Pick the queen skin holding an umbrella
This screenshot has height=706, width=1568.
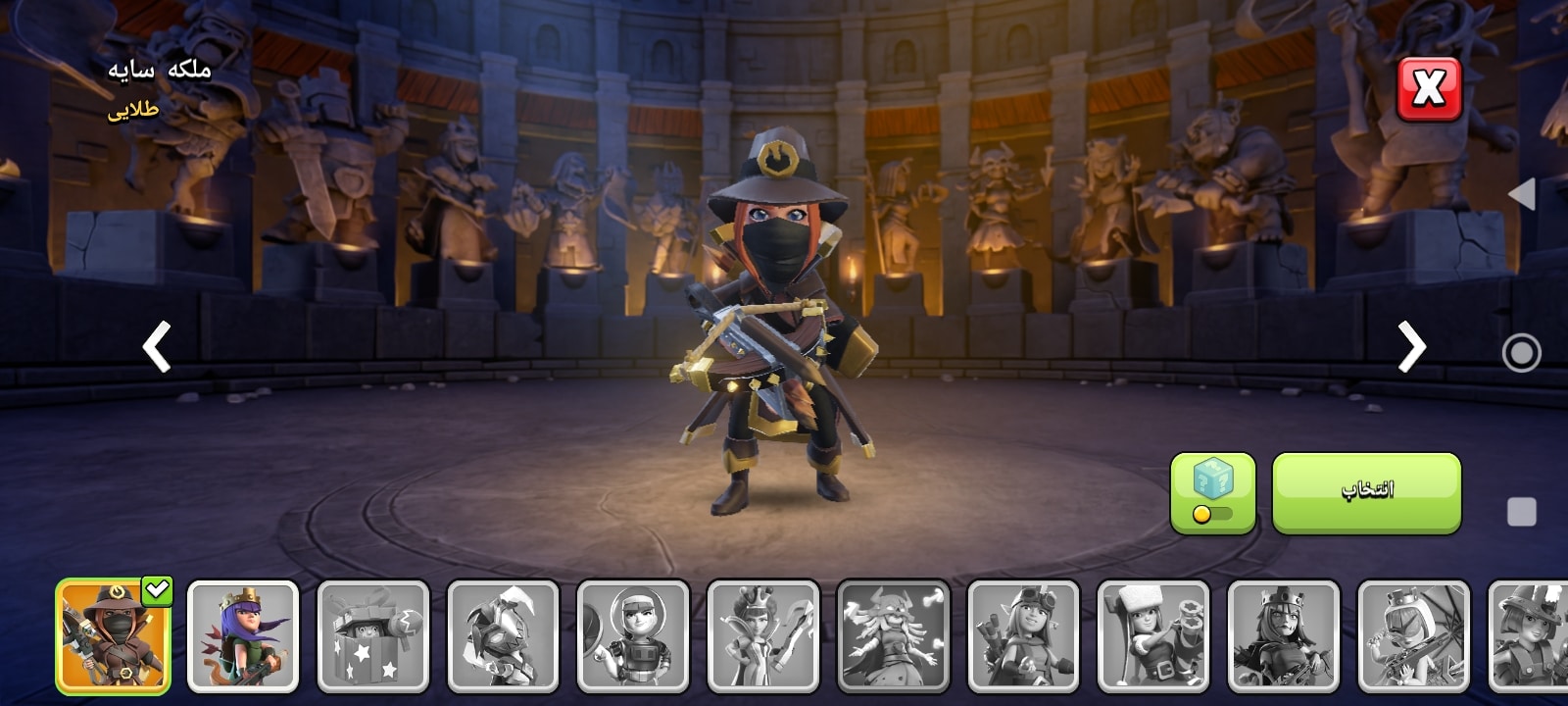click(1413, 636)
